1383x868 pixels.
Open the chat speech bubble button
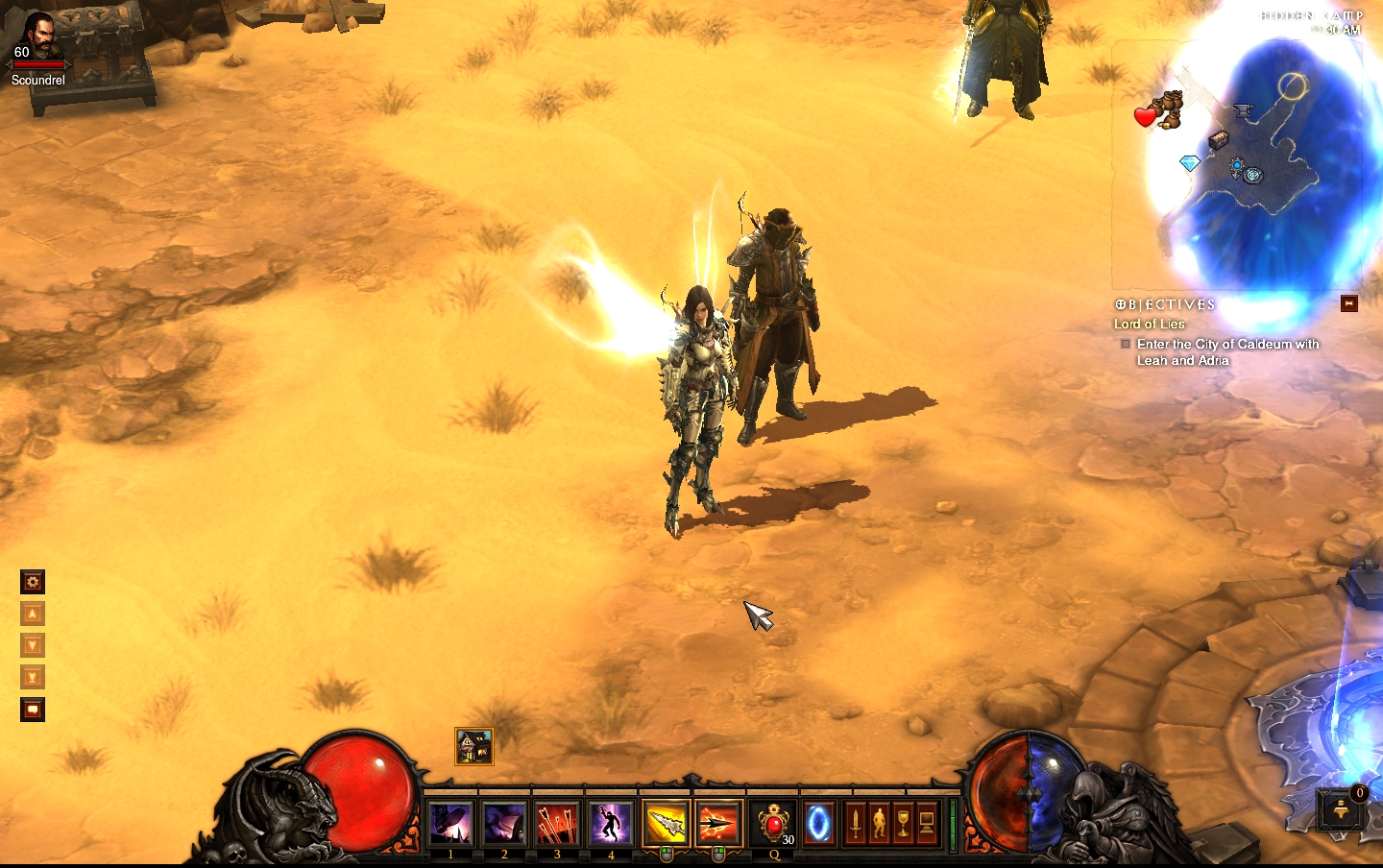tap(33, 710)
